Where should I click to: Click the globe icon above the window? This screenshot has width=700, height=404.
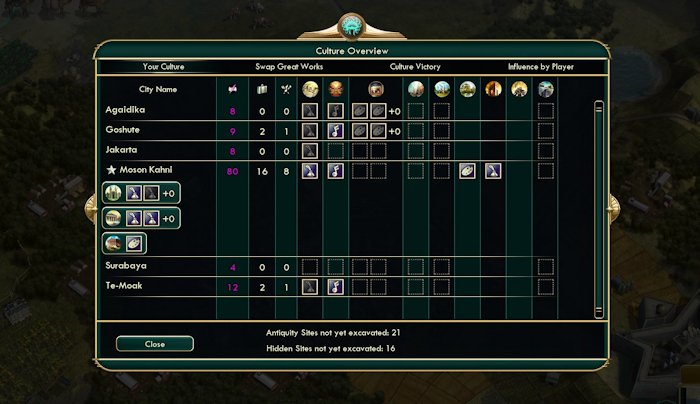click(350, 25)
